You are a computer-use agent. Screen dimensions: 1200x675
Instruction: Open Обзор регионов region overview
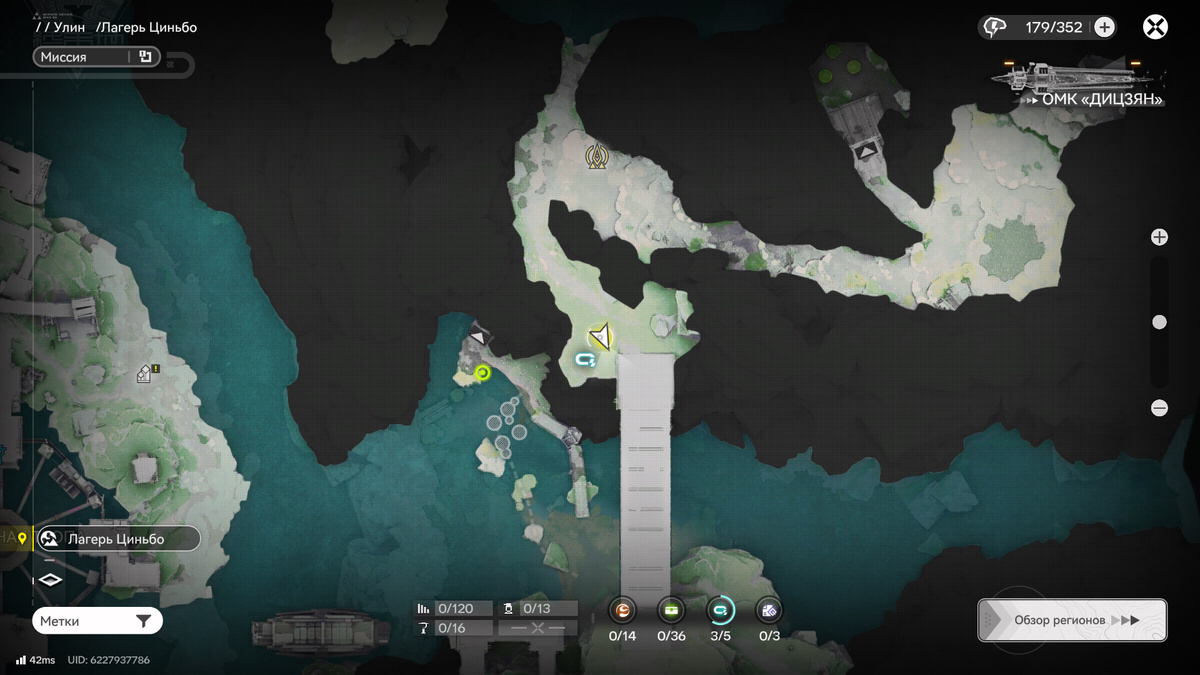1071,620
